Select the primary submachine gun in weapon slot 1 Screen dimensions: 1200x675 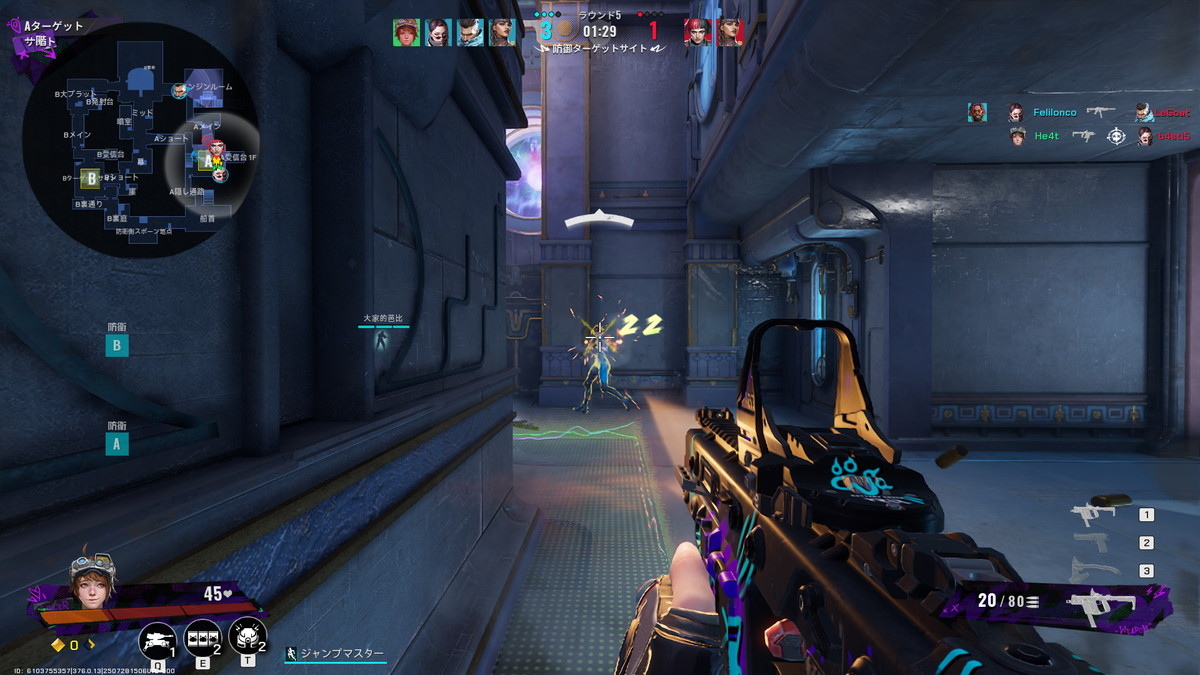[x=1094, y=514]
